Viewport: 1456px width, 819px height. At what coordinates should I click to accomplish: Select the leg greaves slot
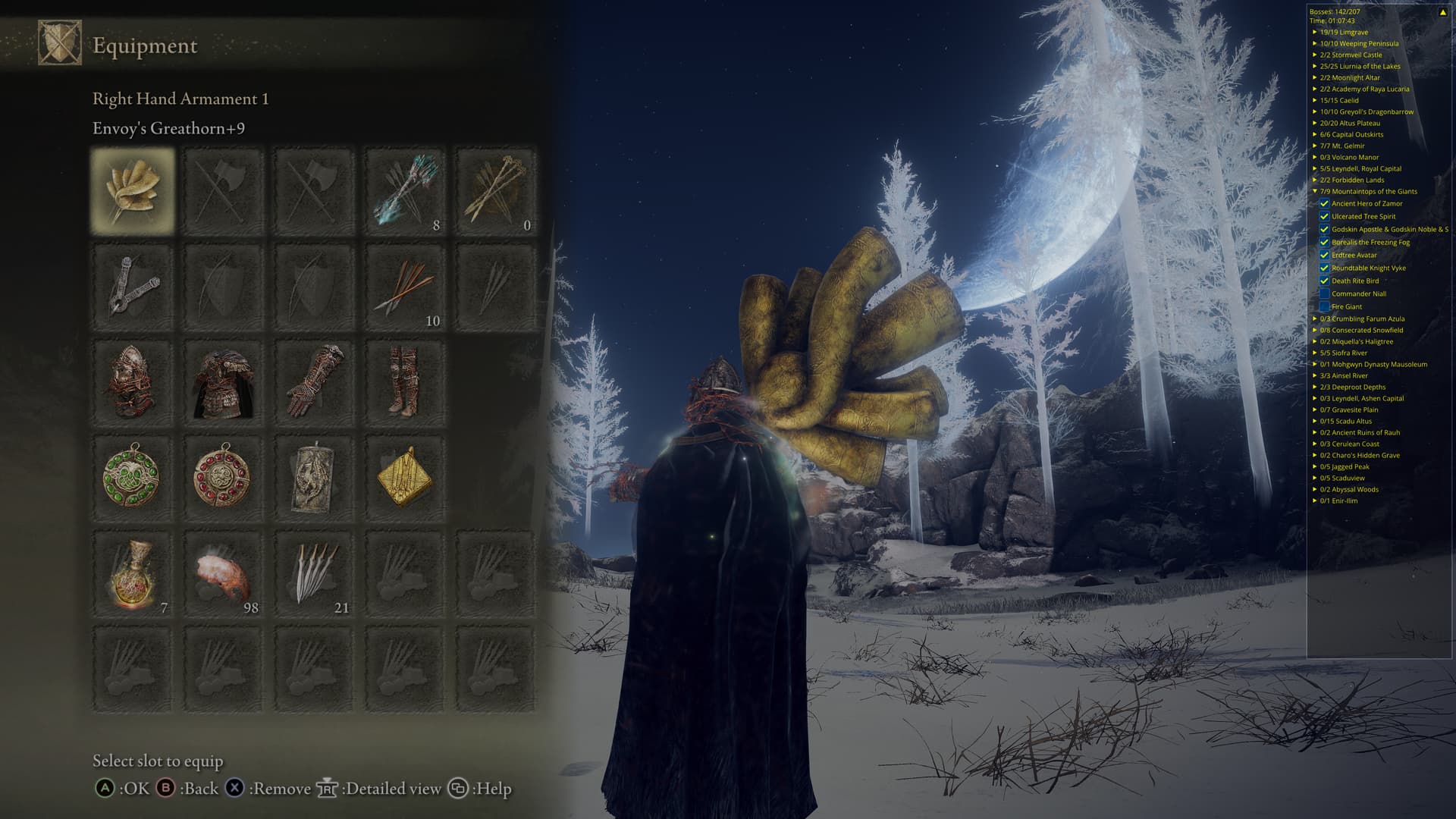[x=404, y=382]
